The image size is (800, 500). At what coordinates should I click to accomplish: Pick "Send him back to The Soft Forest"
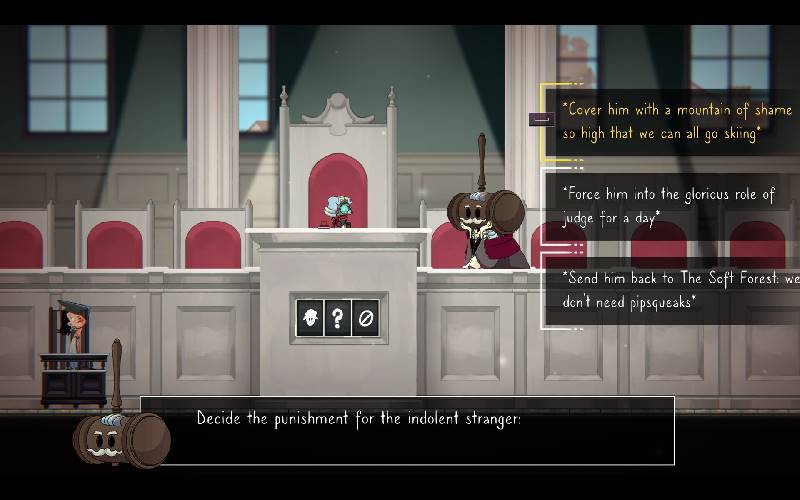pyautogui.click(x=675, y=289)
